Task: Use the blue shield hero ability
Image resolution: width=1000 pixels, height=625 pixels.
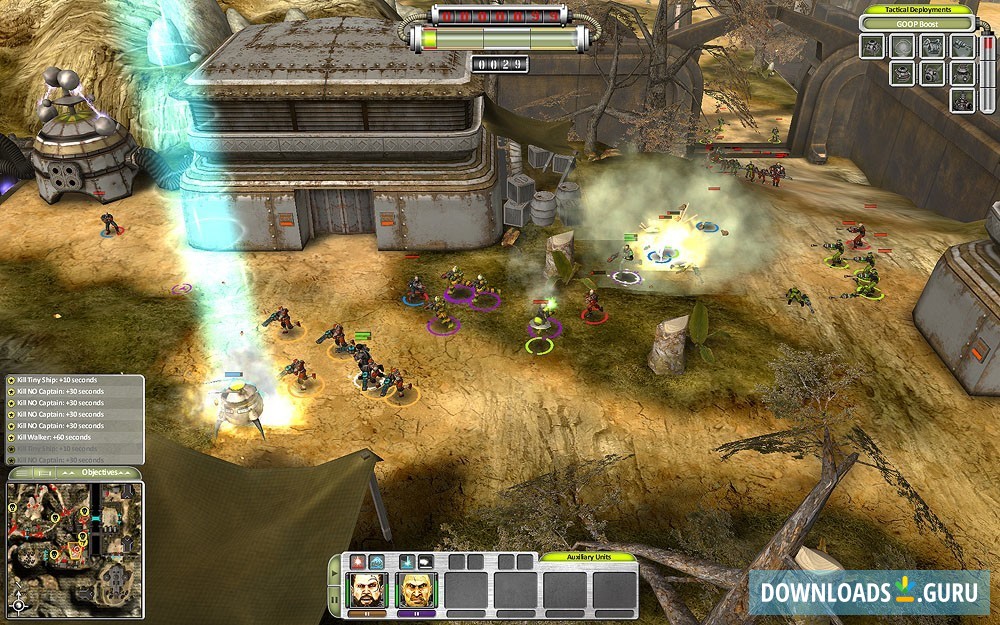Action: click(x=376, y=562)
